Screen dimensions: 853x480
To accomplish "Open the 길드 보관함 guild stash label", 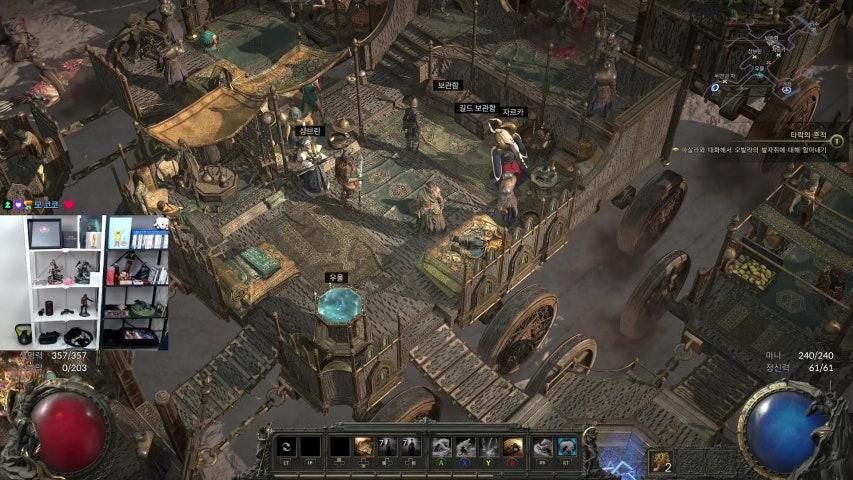I will click(478, 107).
